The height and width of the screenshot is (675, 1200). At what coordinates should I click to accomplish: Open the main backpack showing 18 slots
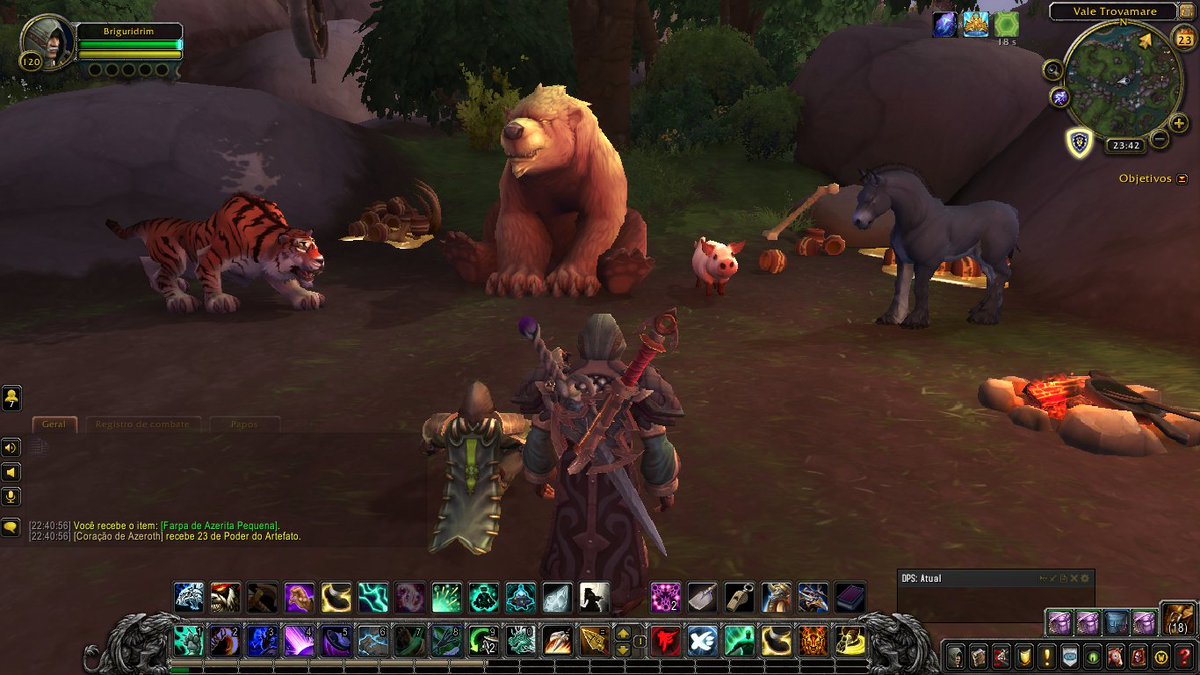coord(1178,620)
